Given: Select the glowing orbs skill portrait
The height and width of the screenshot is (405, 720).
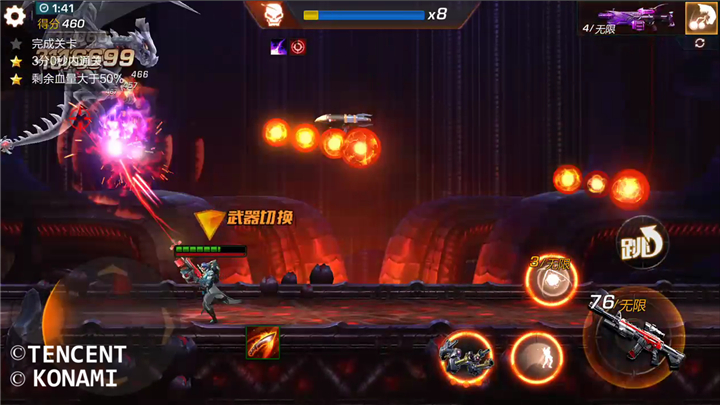Looking at the screenshot, I should pyautogui.click(x=699, y=16).
